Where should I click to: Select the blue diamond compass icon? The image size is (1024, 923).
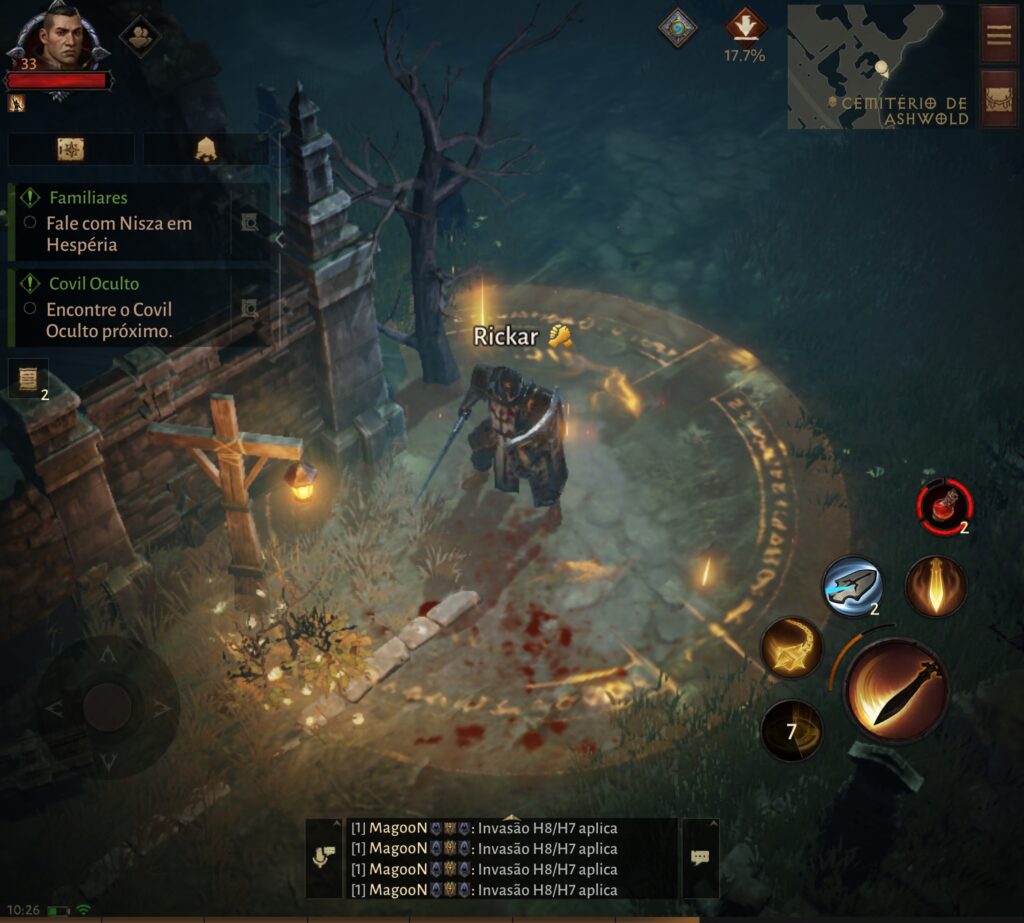coord(677,27)
